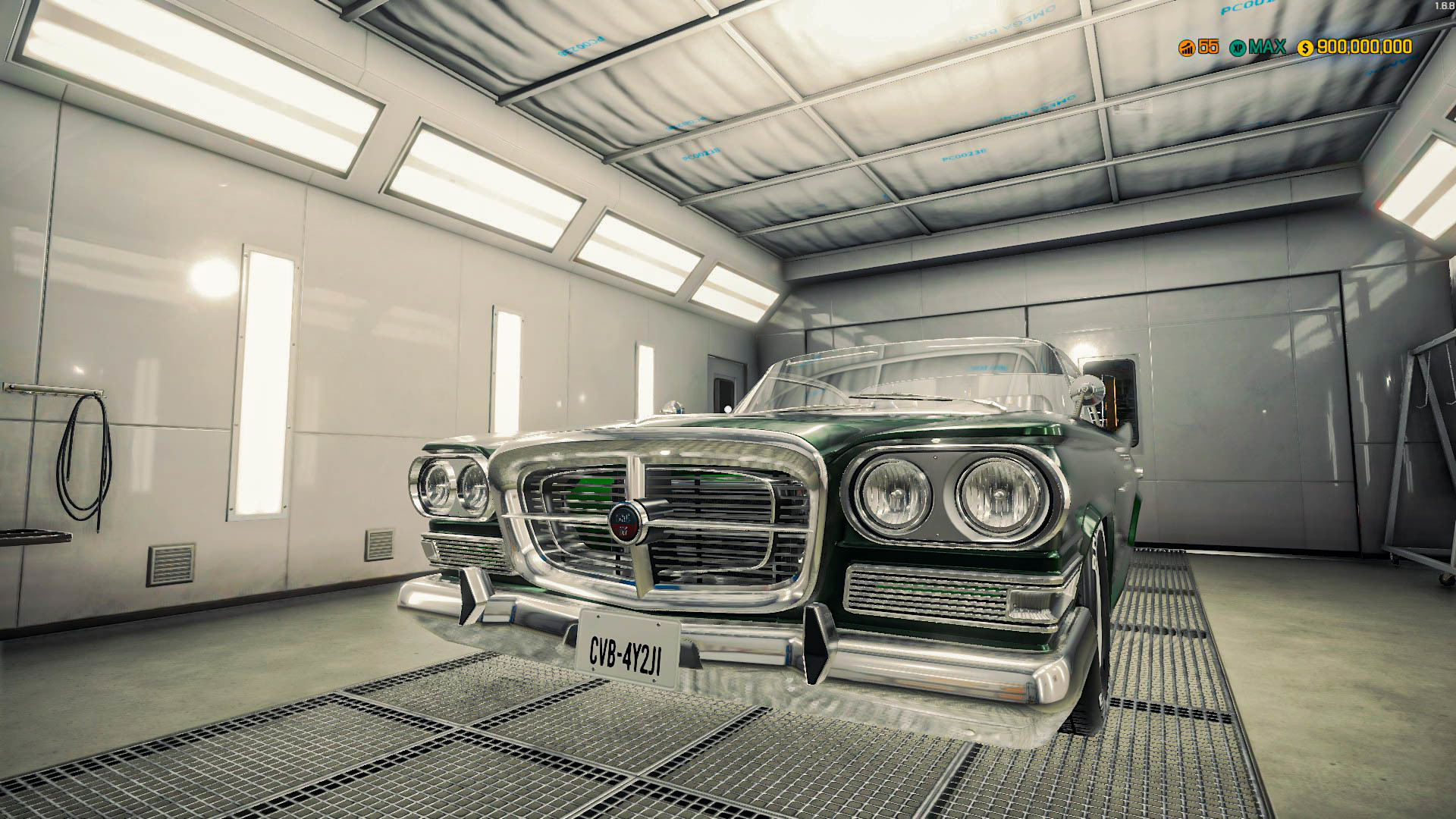The width and height of the screenshot is (1456, 819).
Task: Click the MAX experience label
Action: (x=1268, y=48)
